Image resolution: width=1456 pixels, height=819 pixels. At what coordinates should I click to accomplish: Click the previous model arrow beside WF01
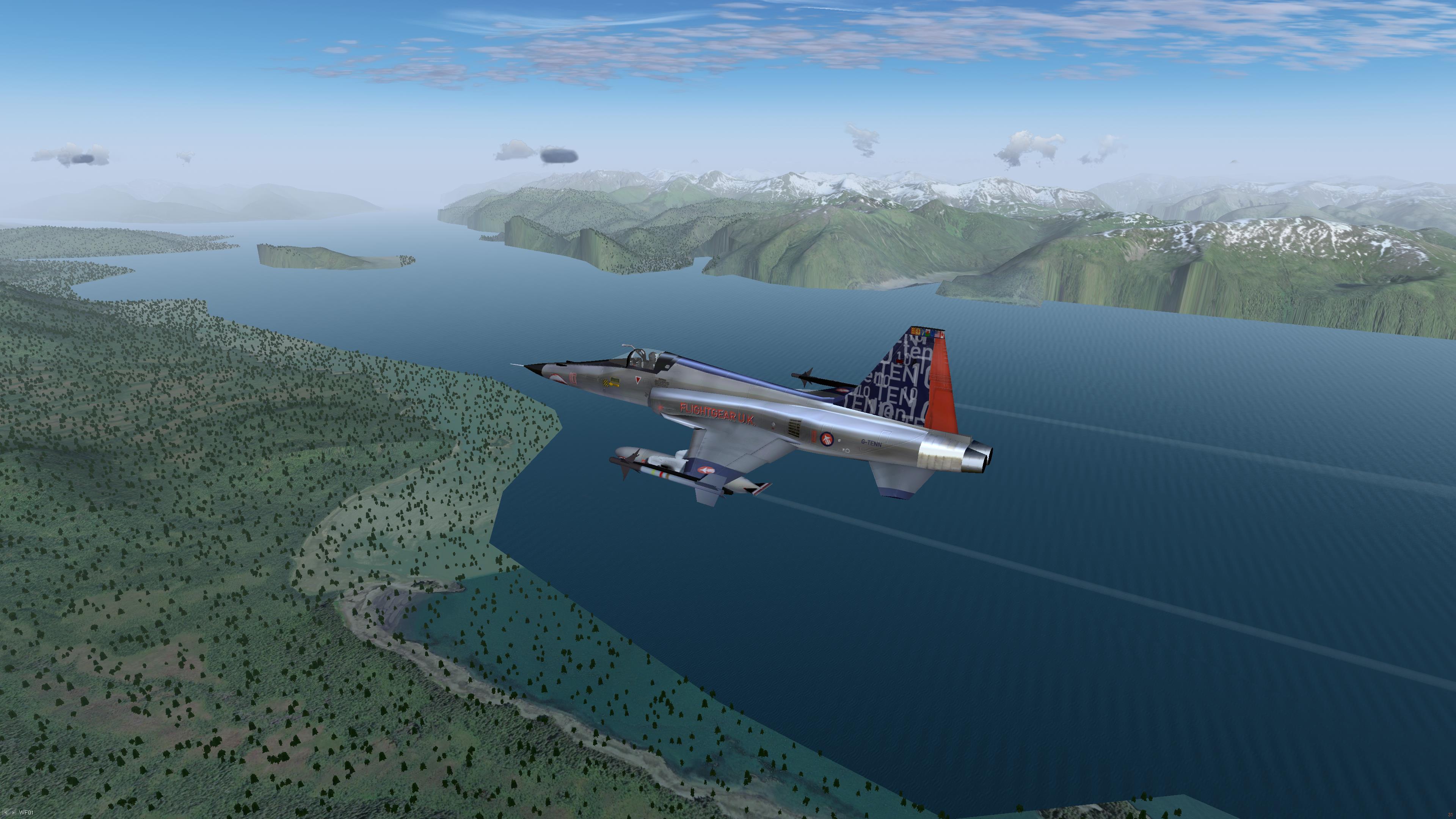point(6,813)
